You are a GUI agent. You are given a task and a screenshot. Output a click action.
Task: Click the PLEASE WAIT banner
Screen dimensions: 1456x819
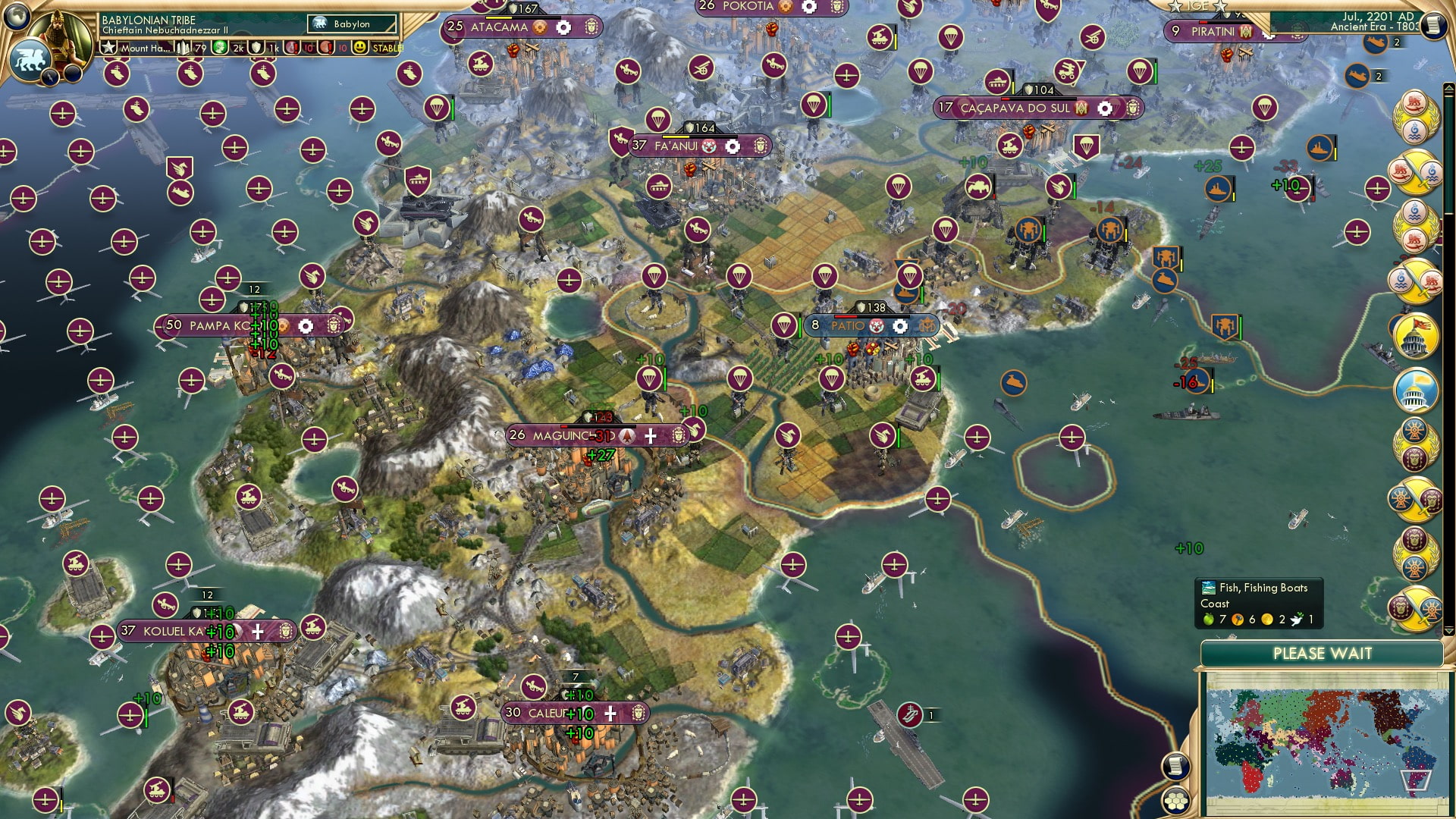pyautogui.click(x=1324, y=654)
